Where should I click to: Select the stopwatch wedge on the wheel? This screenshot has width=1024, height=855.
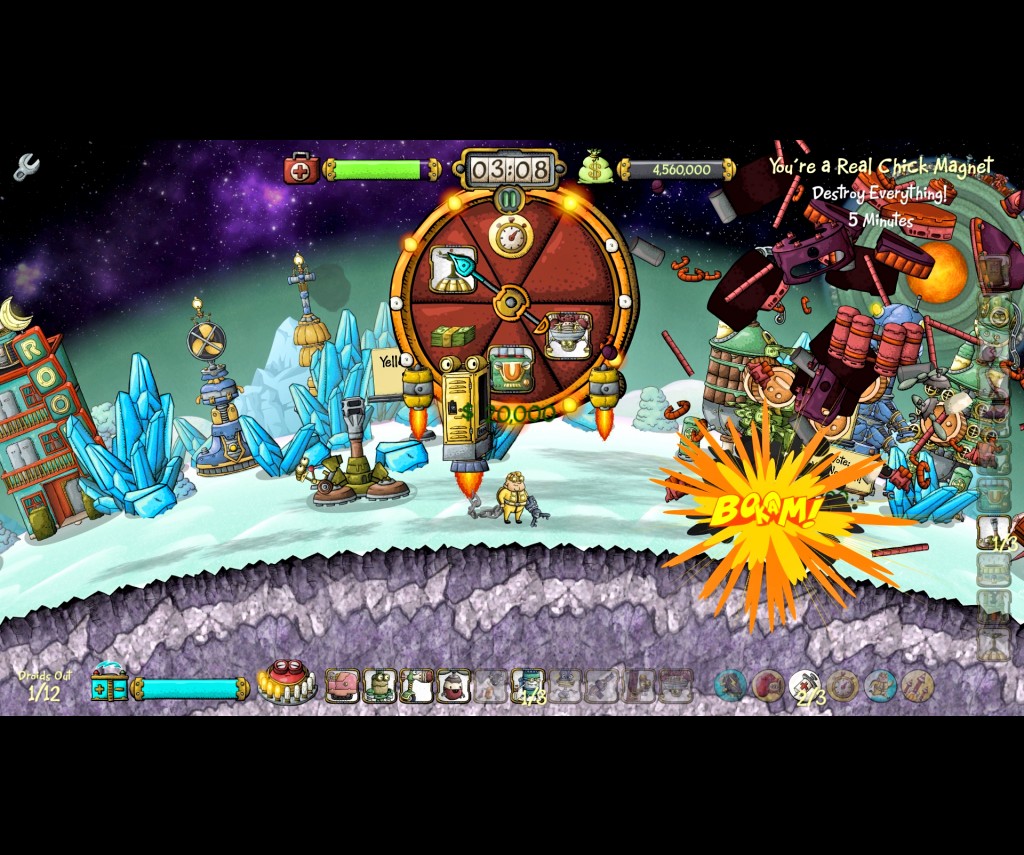[510, 235]
